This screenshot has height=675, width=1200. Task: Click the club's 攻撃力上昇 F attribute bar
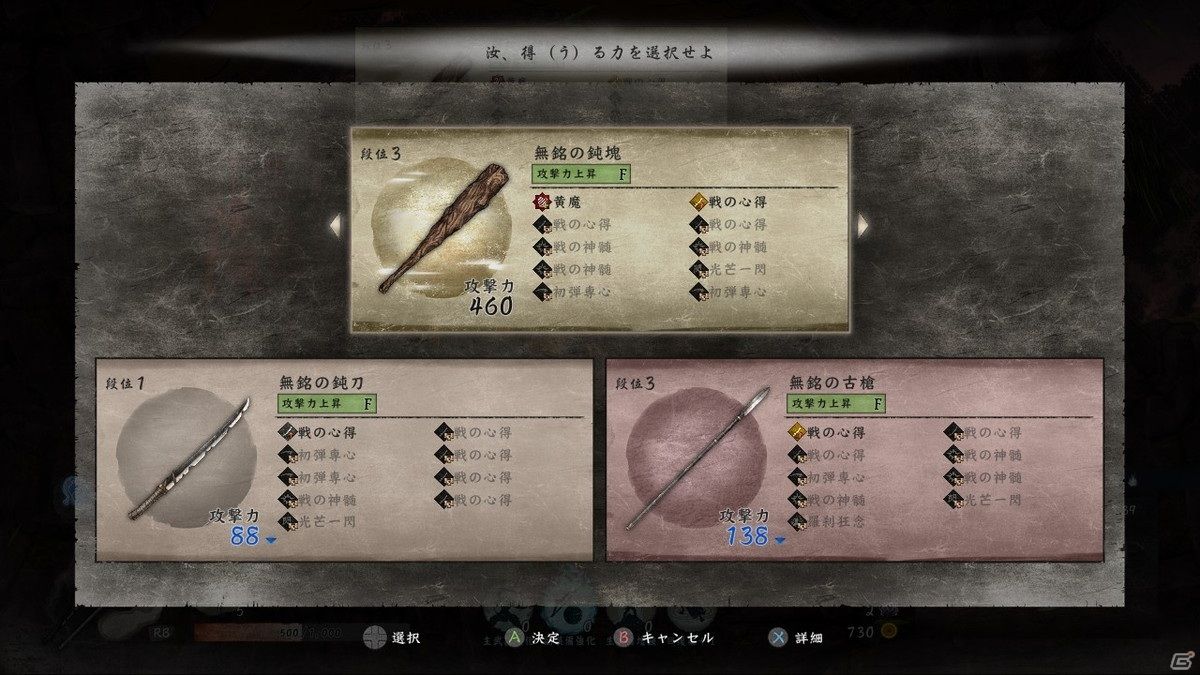(581, 174)
